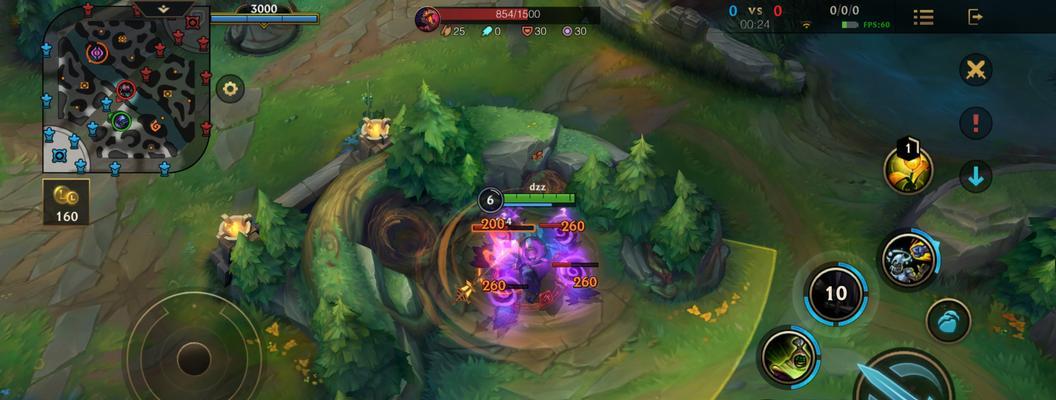Send the crossed swords attack ping
Screen dimensions: 1056x400
coord(975,70)
